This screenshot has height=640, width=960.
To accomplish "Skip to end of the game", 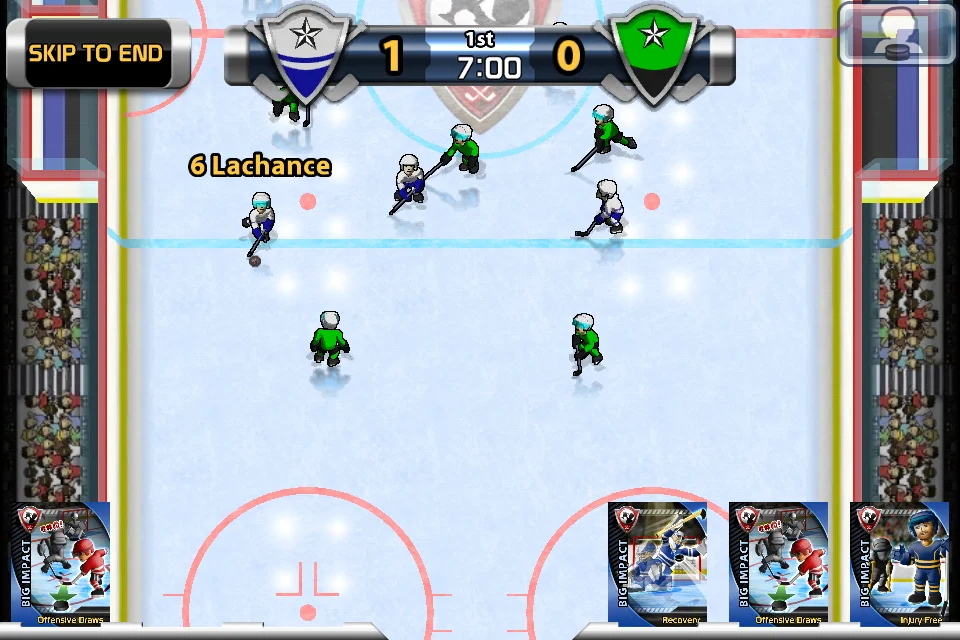I will (96, 53).
